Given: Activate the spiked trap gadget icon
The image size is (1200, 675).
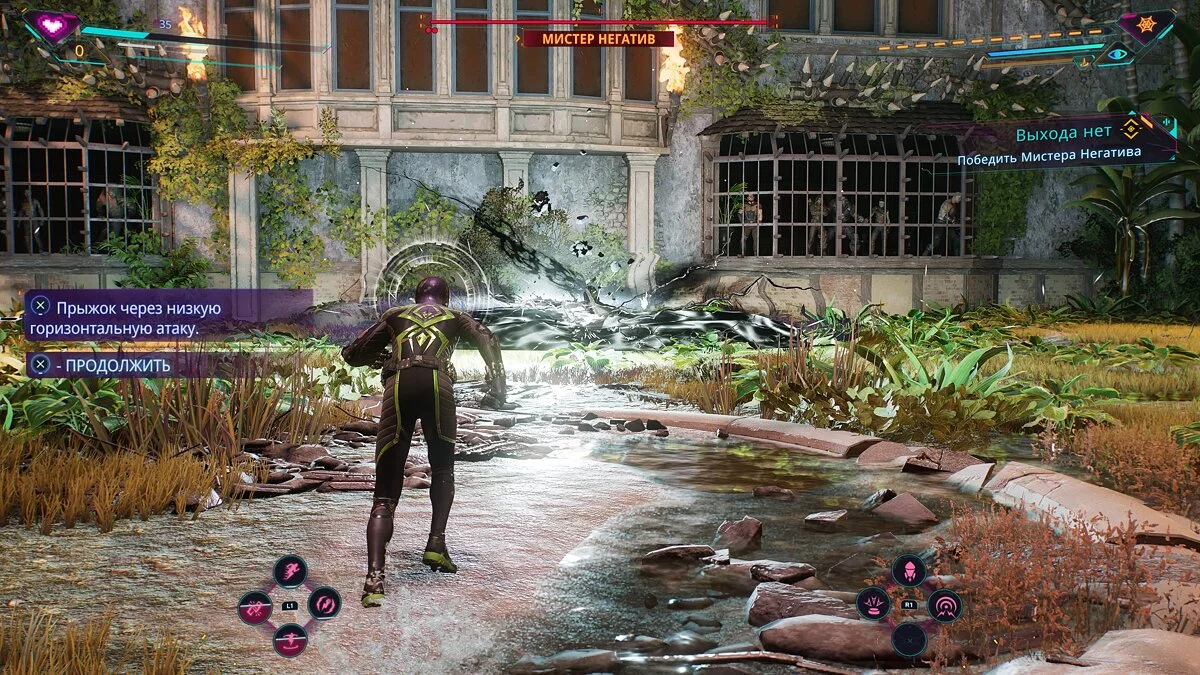Looking at the screenshot, I should coord(873,604).
